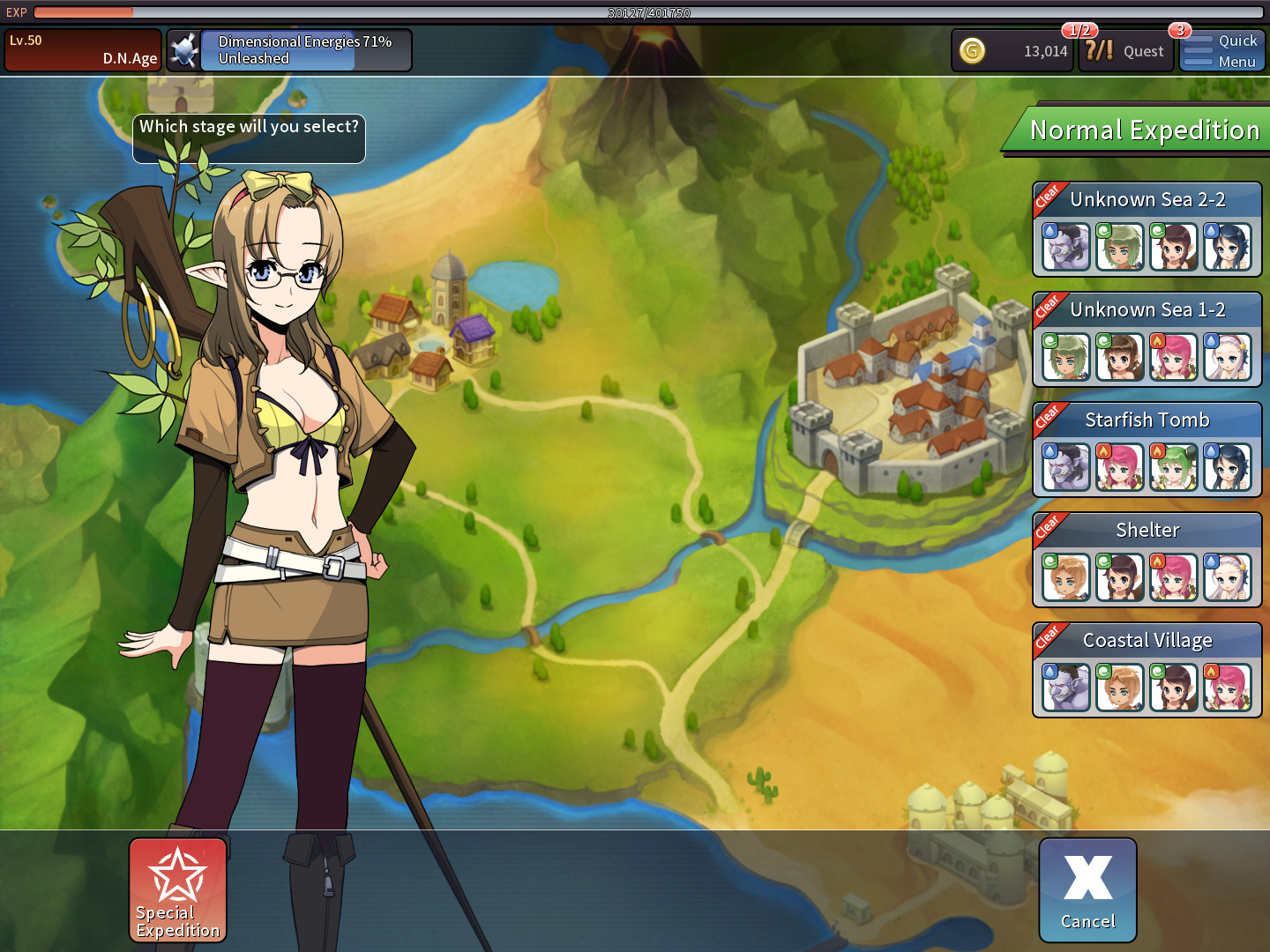Click the Dimensional Energies crystal icon
1270x952 pixels.
(183, 49)
